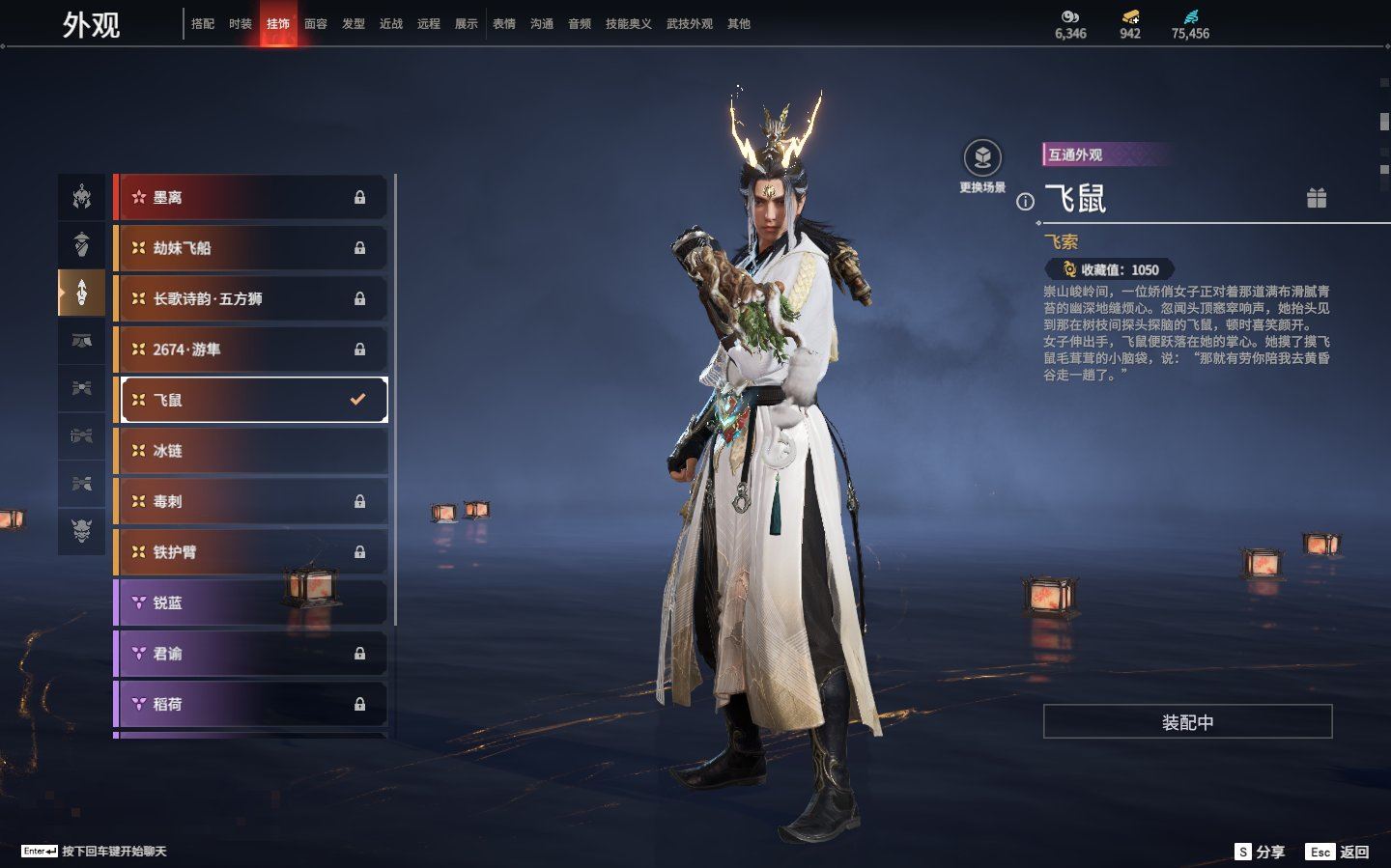The width and height of the screenshot is (1391, 868).
Task: Select the 稻荷 list item
Action: coord(251,704)
